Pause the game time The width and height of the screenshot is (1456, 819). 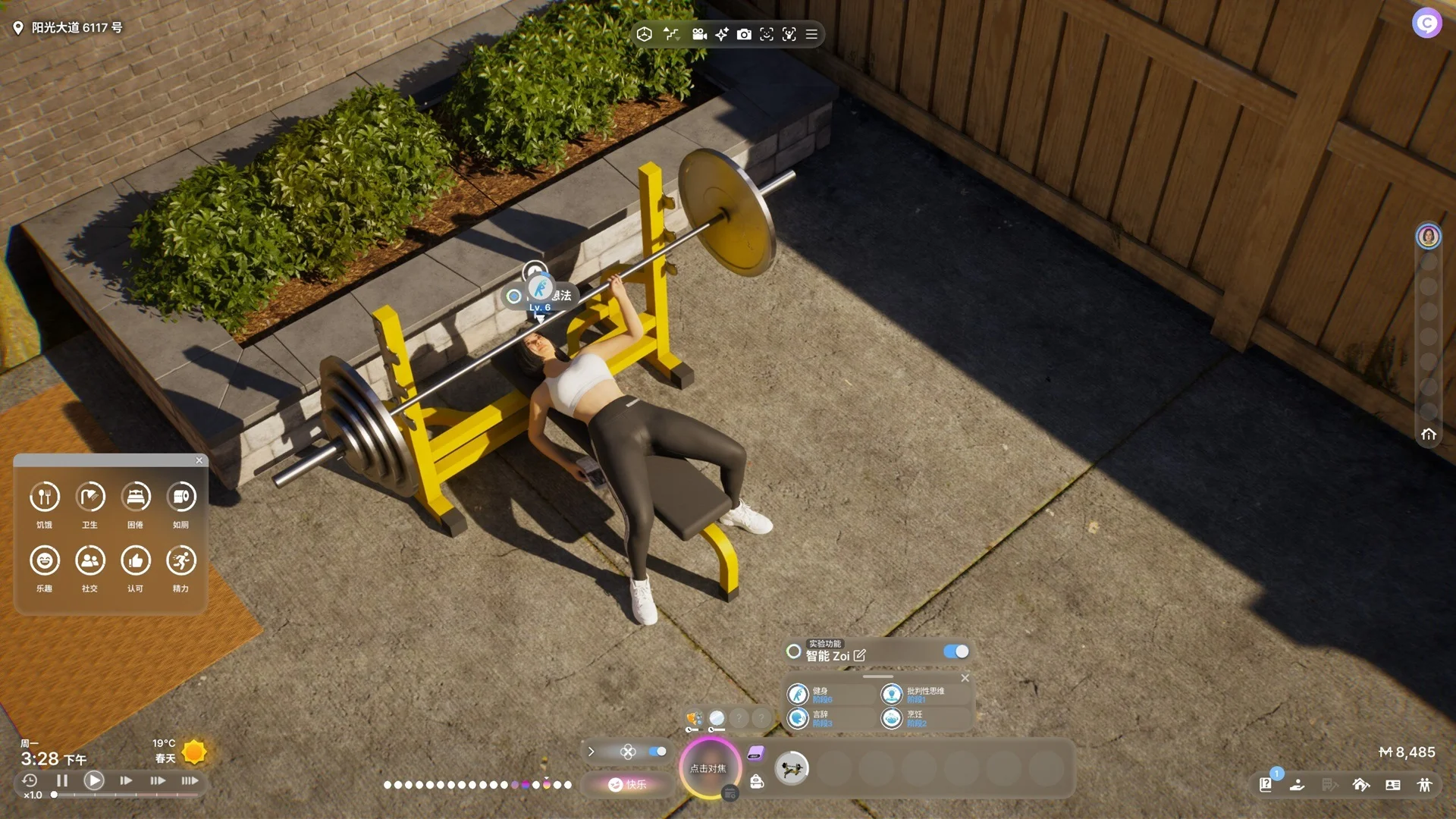62,780
